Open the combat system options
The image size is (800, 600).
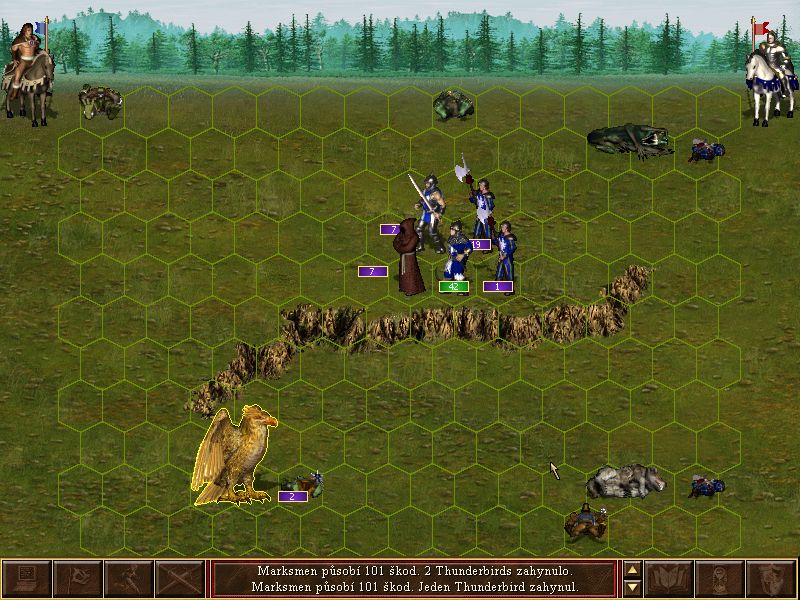(27, 578)
